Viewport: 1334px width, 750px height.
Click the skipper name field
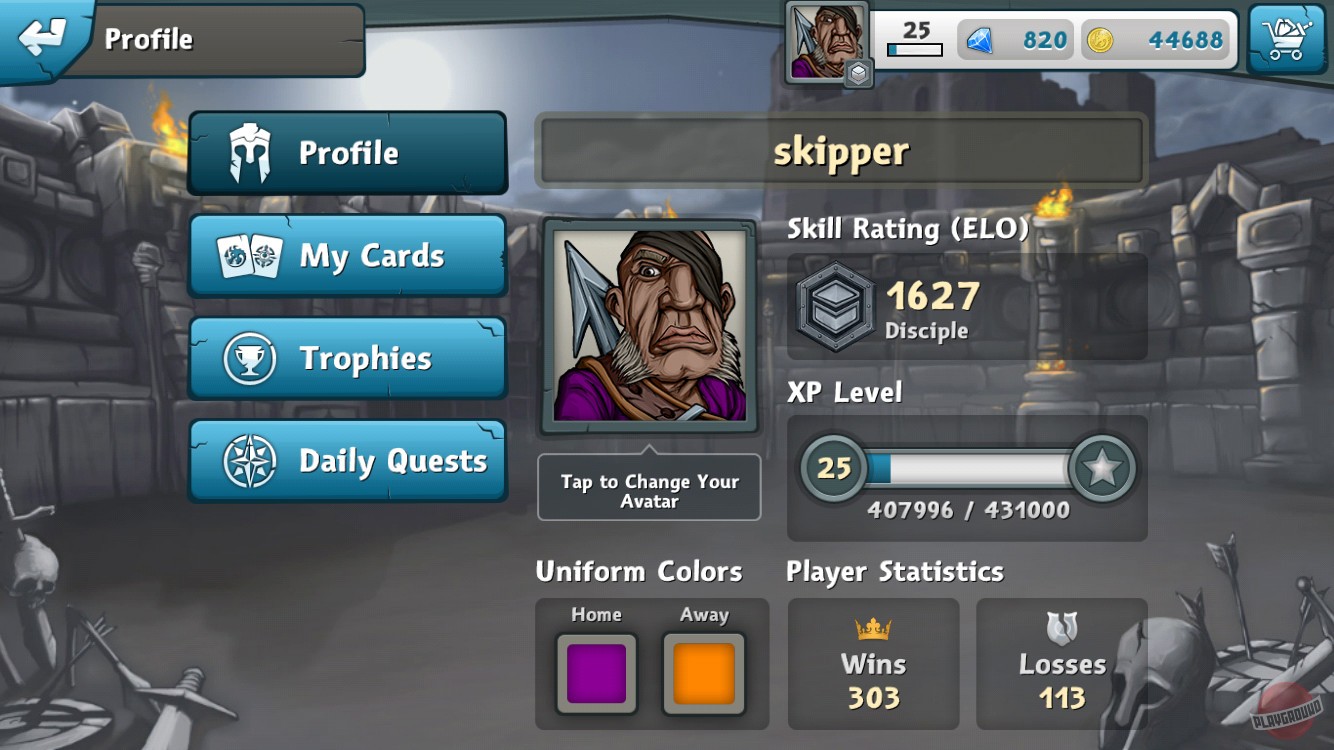(x=842, y=151)
